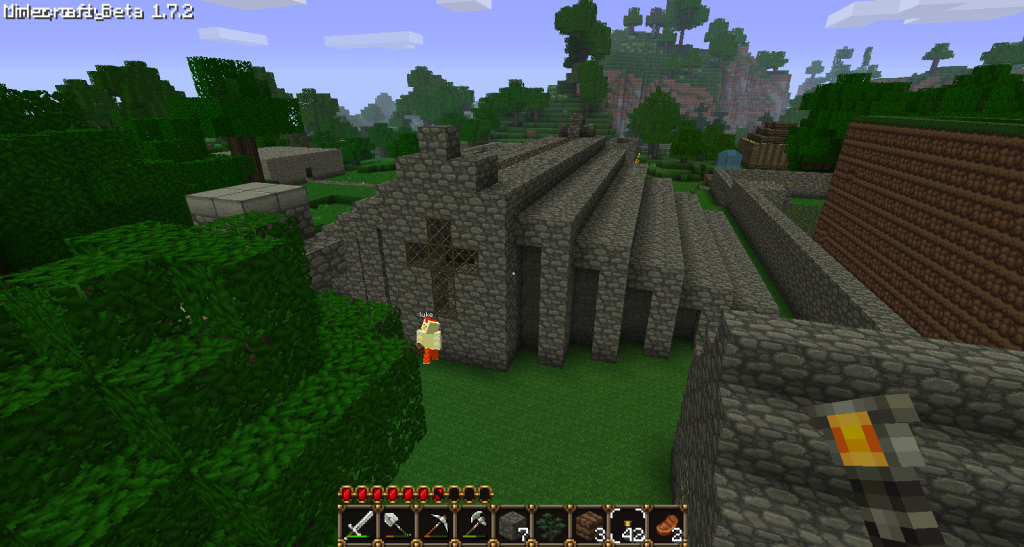Select the cooked meat stack of 2
The width and height of the screenshot is (1024, 547).
(x=665, y=524)
